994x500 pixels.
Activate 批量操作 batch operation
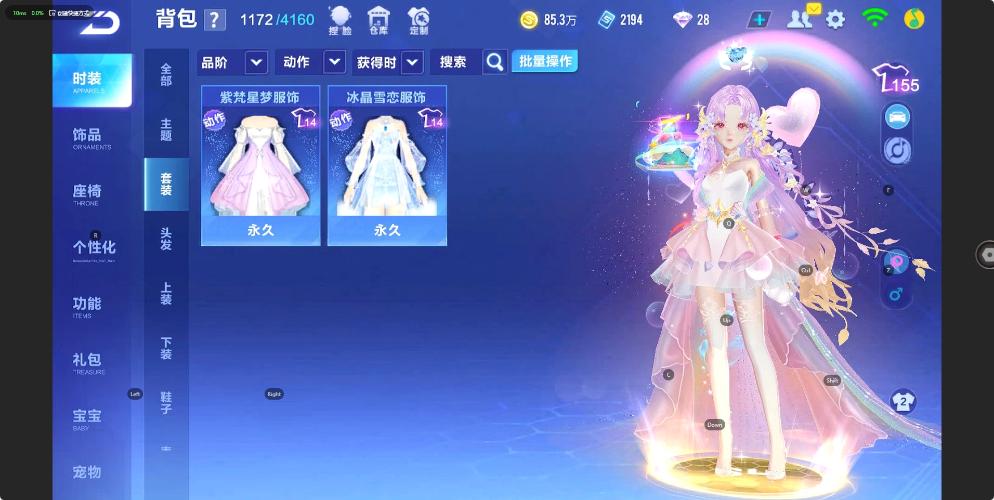pyautogui.click(x=544, y=62)
